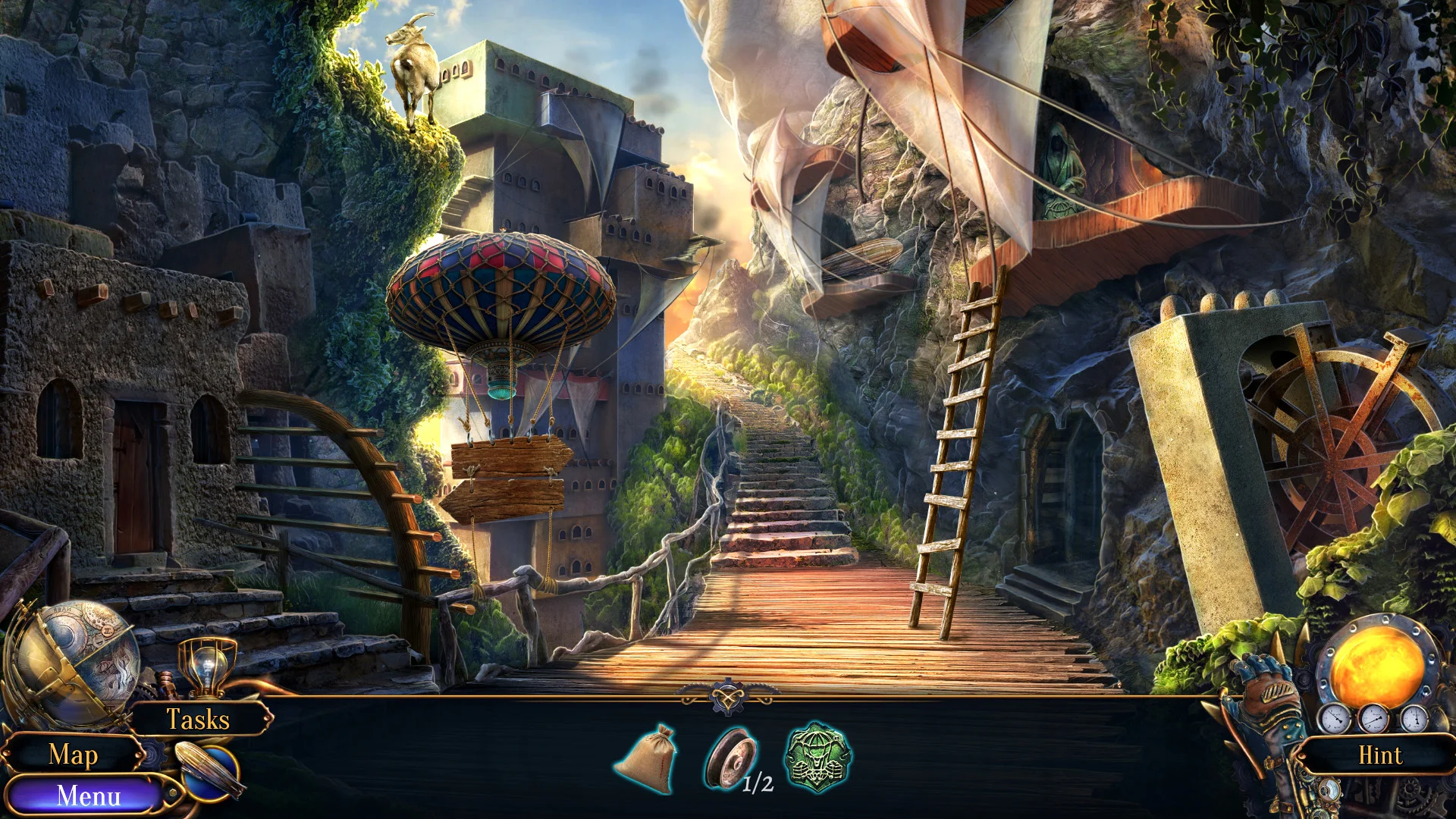Open the Map
This screenshot has height=819, width=1456.
click(x=74, y=755)
